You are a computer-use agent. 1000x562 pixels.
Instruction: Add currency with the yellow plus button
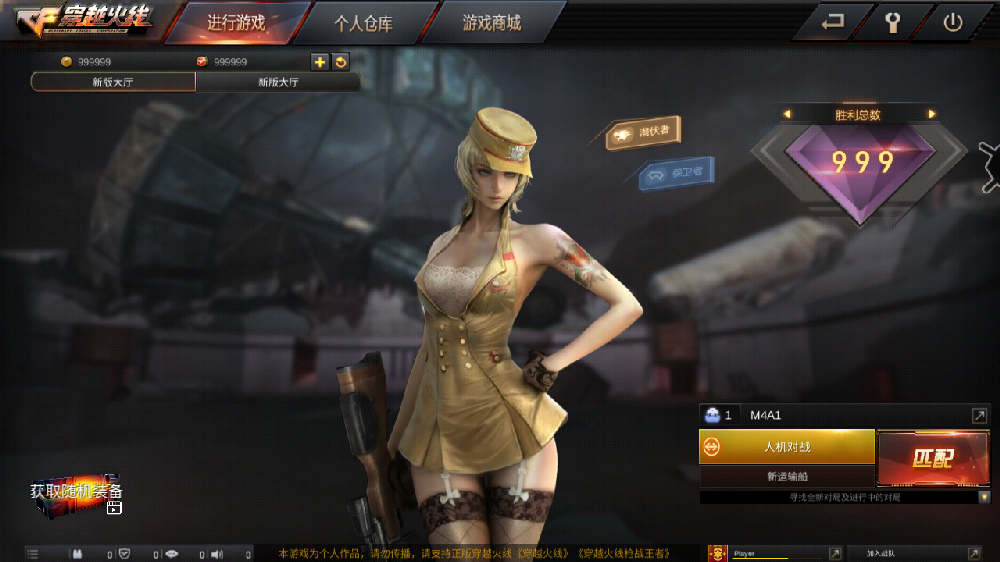pos(320,62)
